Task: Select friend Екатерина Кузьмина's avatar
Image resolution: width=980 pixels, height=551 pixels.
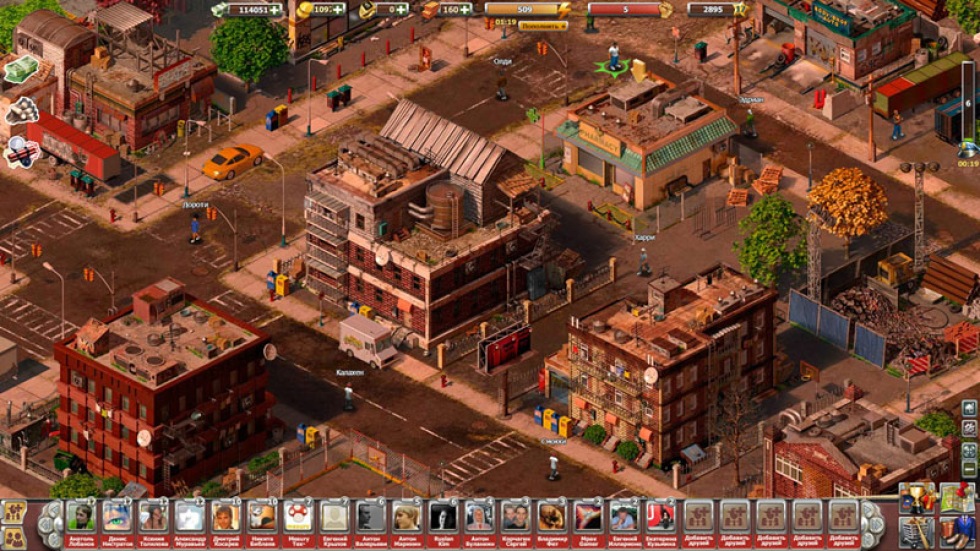Action: tap(659, 516)
